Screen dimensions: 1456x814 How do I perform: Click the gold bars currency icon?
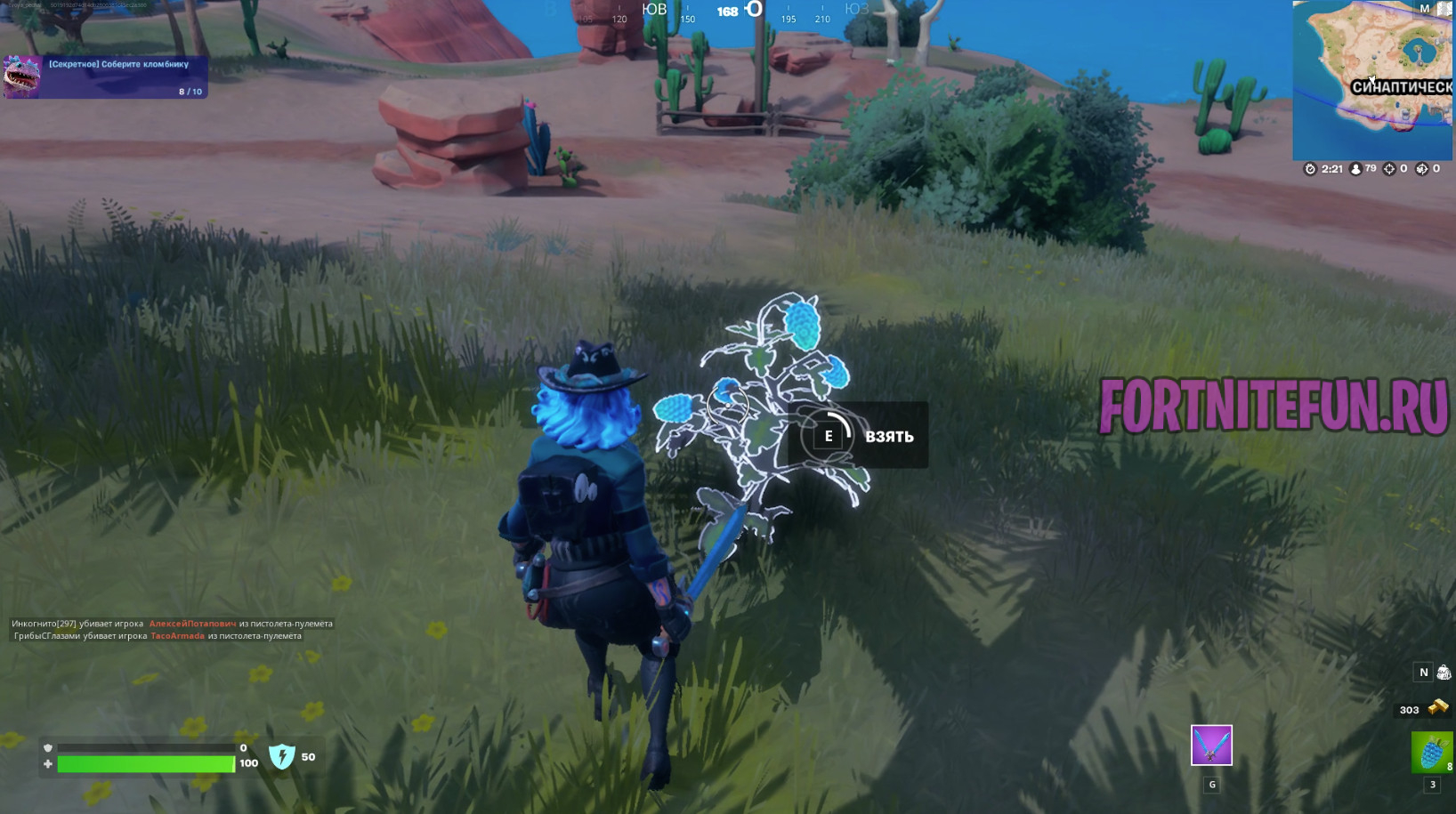tap(1437, 708)
